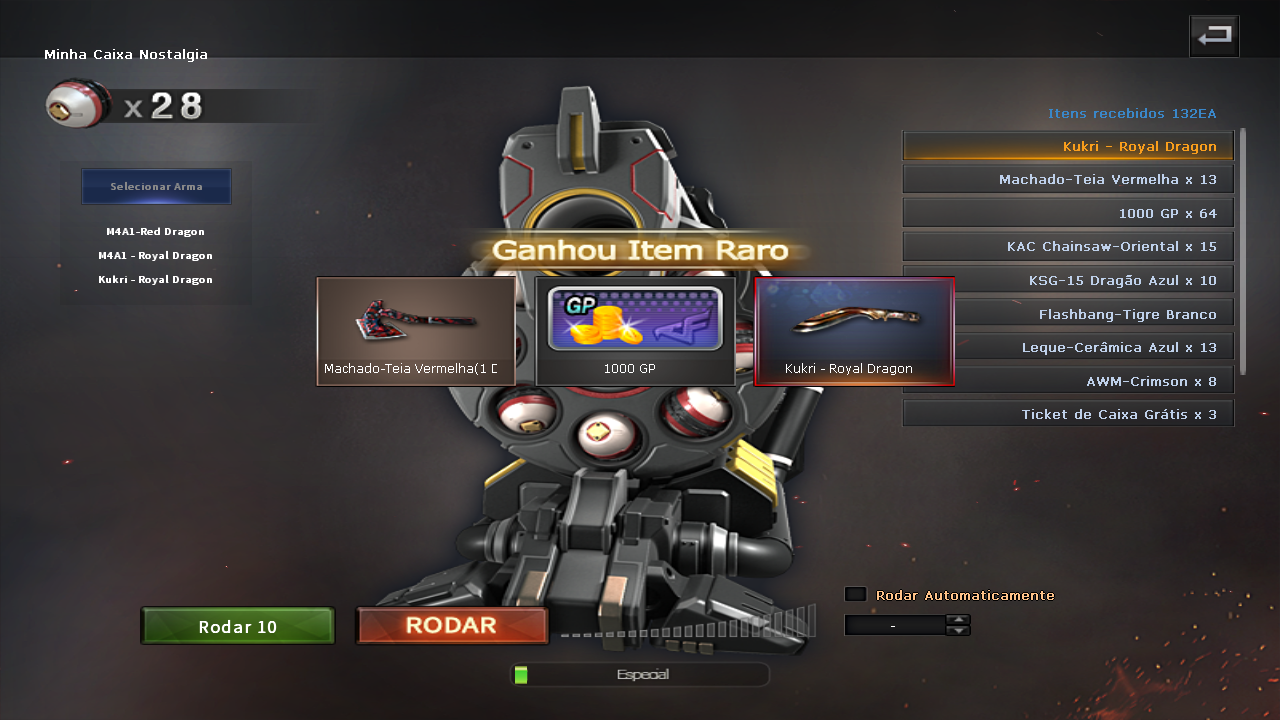
Task: Pick the Leque-Cerâmica Azul x 13 row
Action: tap(1068, 347)
